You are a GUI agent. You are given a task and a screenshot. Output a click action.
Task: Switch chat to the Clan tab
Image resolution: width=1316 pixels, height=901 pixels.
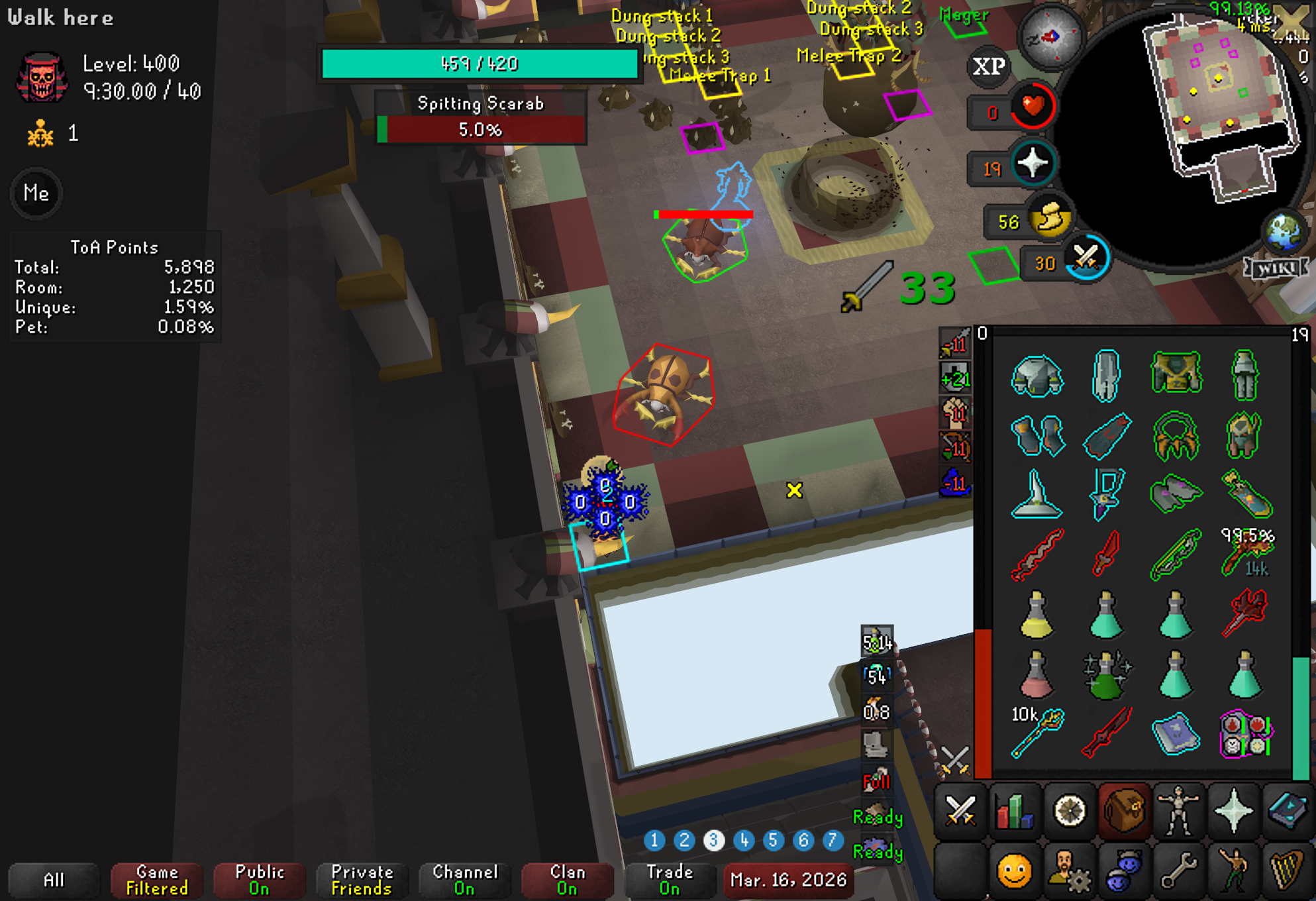pyautogui.click(x=566, y=880)
